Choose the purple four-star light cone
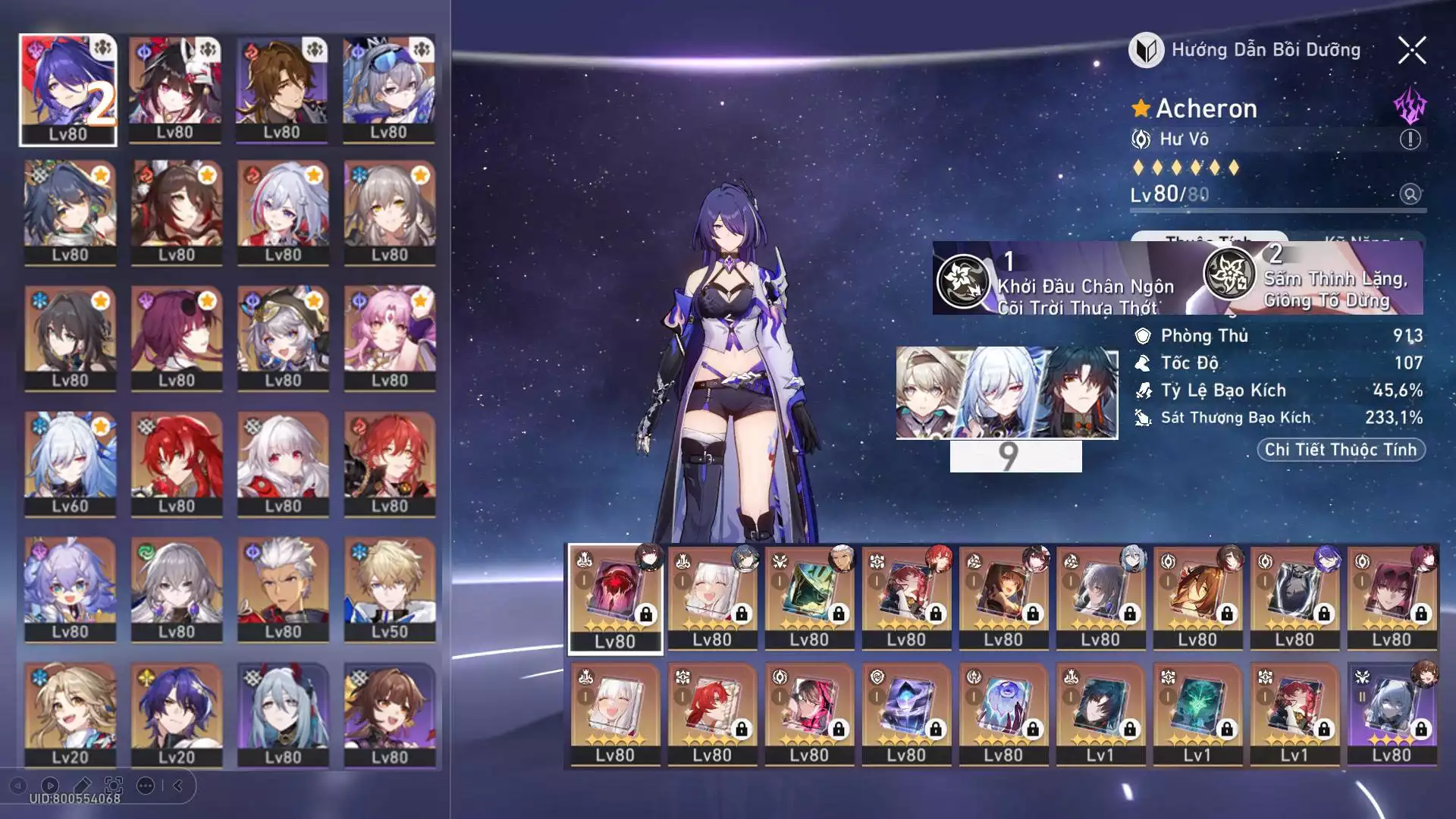Screen dimensions: 1456x819 pos(1392,714)
